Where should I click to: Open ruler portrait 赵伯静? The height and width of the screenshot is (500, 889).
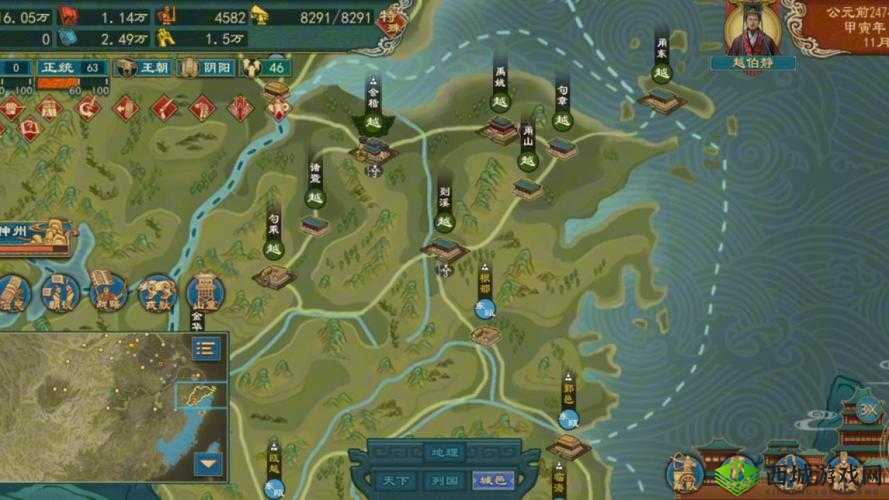click(x=753, y=30)
